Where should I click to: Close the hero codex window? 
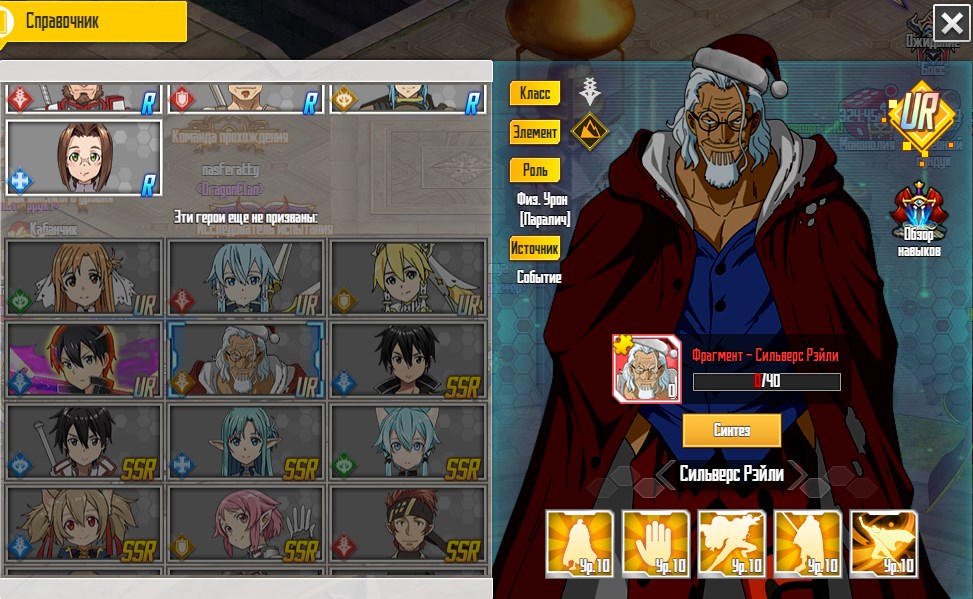click(x=950, y=22)
